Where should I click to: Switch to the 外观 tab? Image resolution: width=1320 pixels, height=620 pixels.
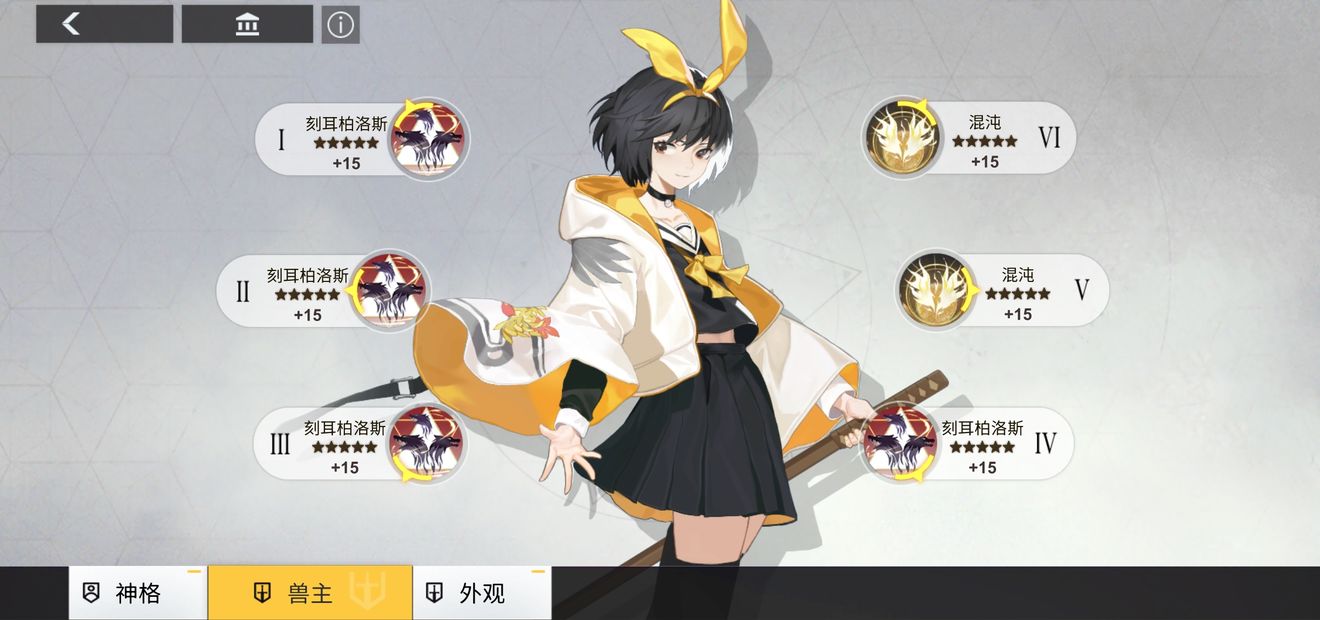tap(481, 593)
